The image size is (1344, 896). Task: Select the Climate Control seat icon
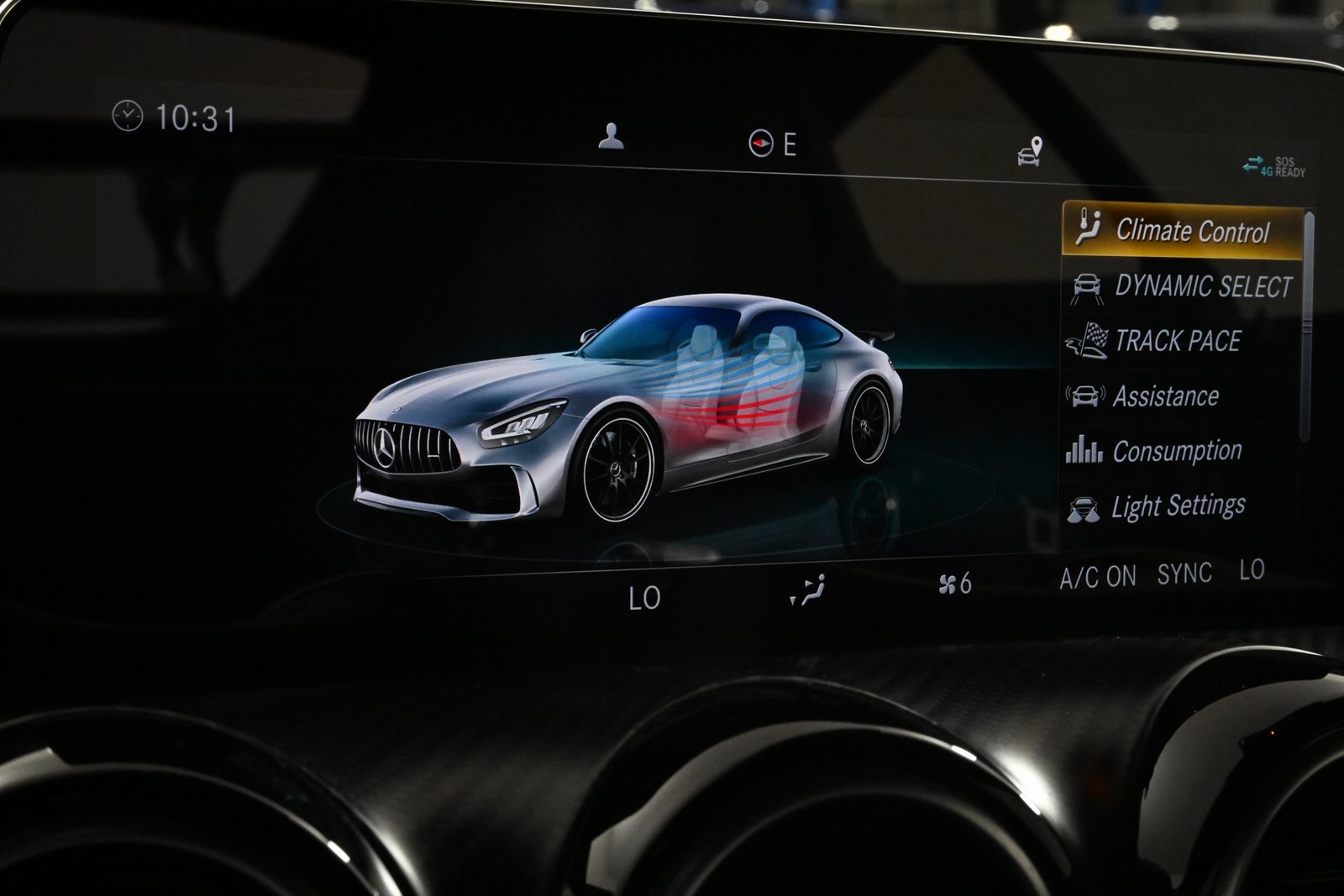coord(1089,227)
